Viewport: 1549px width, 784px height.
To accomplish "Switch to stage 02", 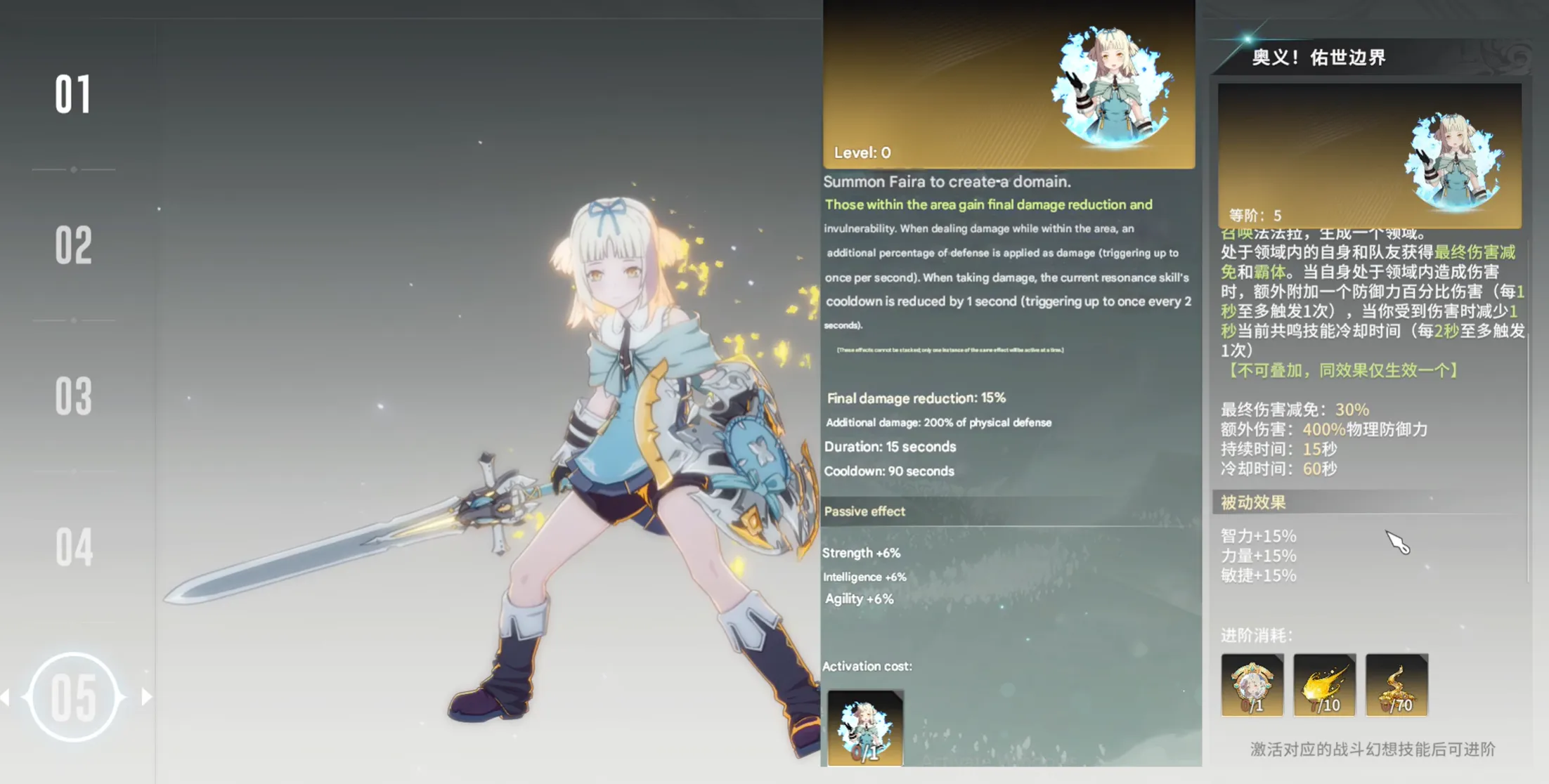I will point(73,246).
